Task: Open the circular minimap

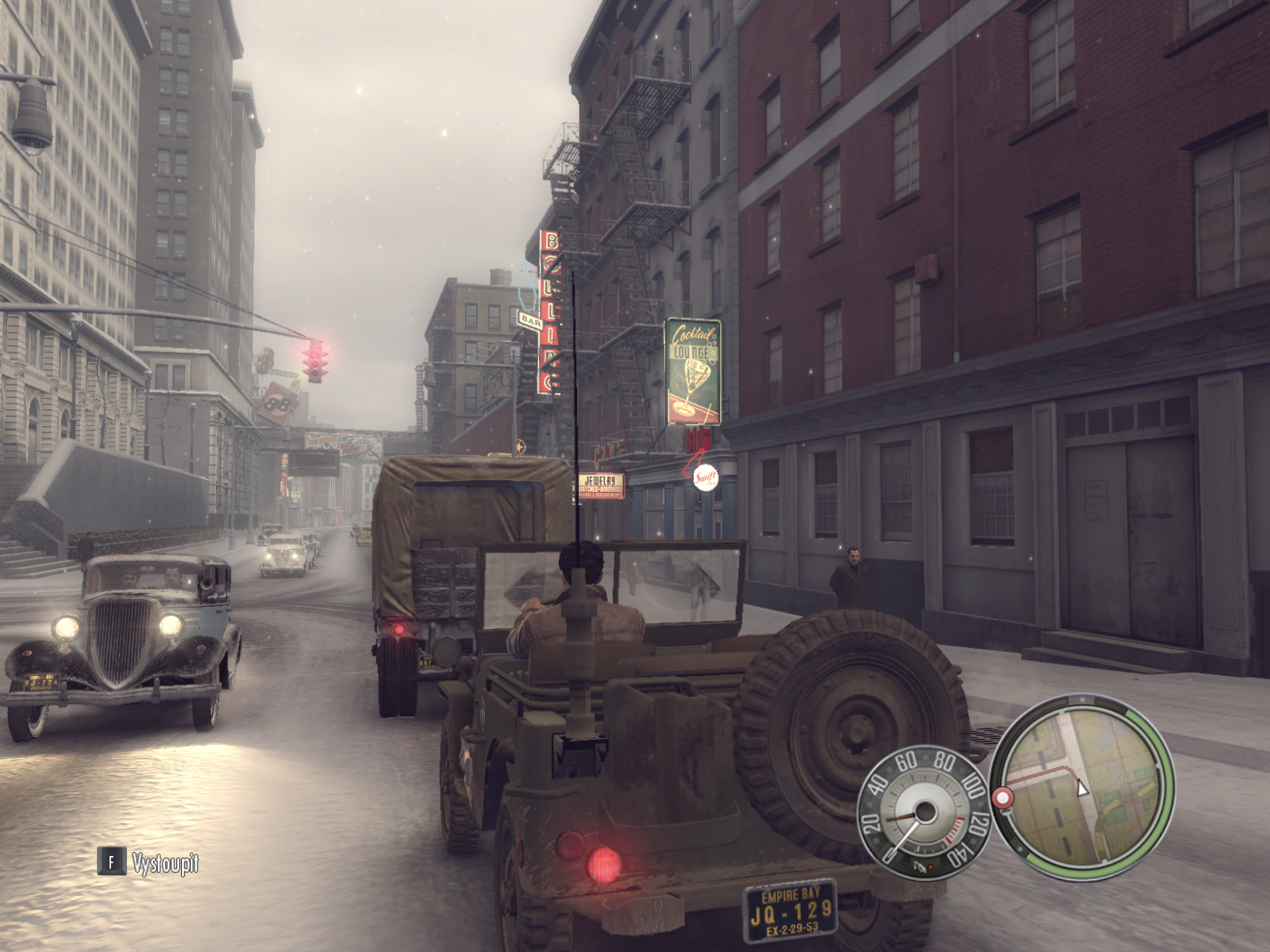Action: (1082, 786)
